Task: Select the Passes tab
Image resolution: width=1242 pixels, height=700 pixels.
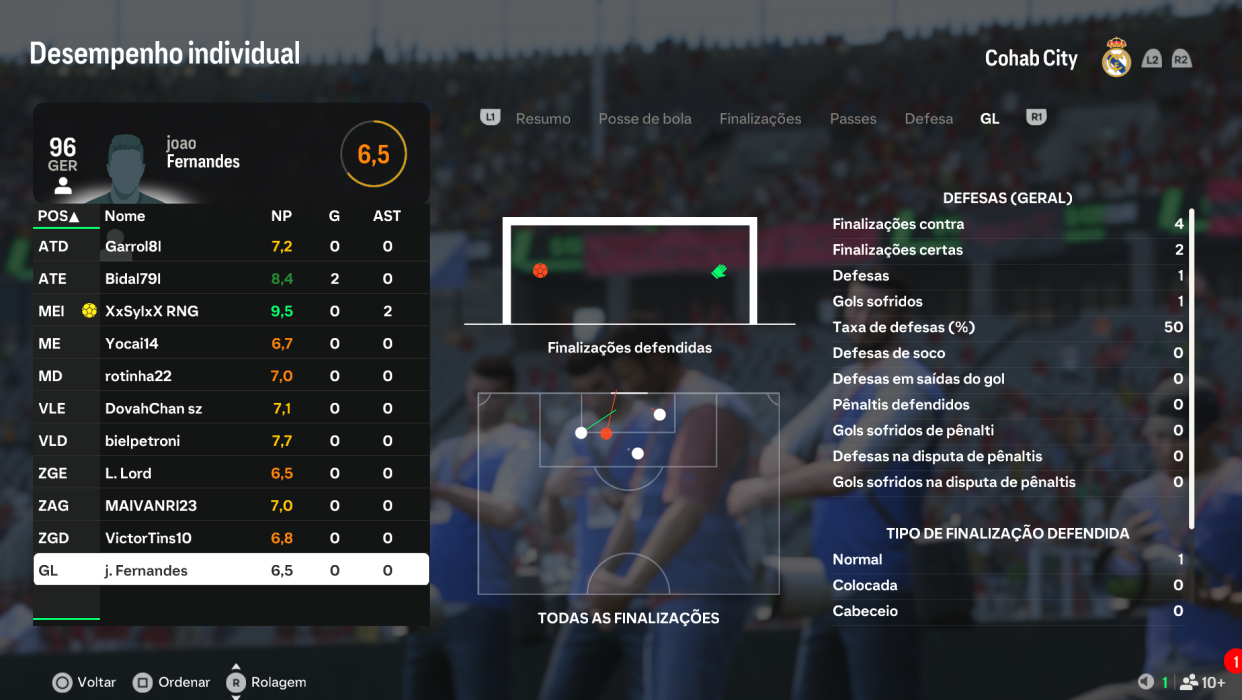Action: tap(853, 119)
